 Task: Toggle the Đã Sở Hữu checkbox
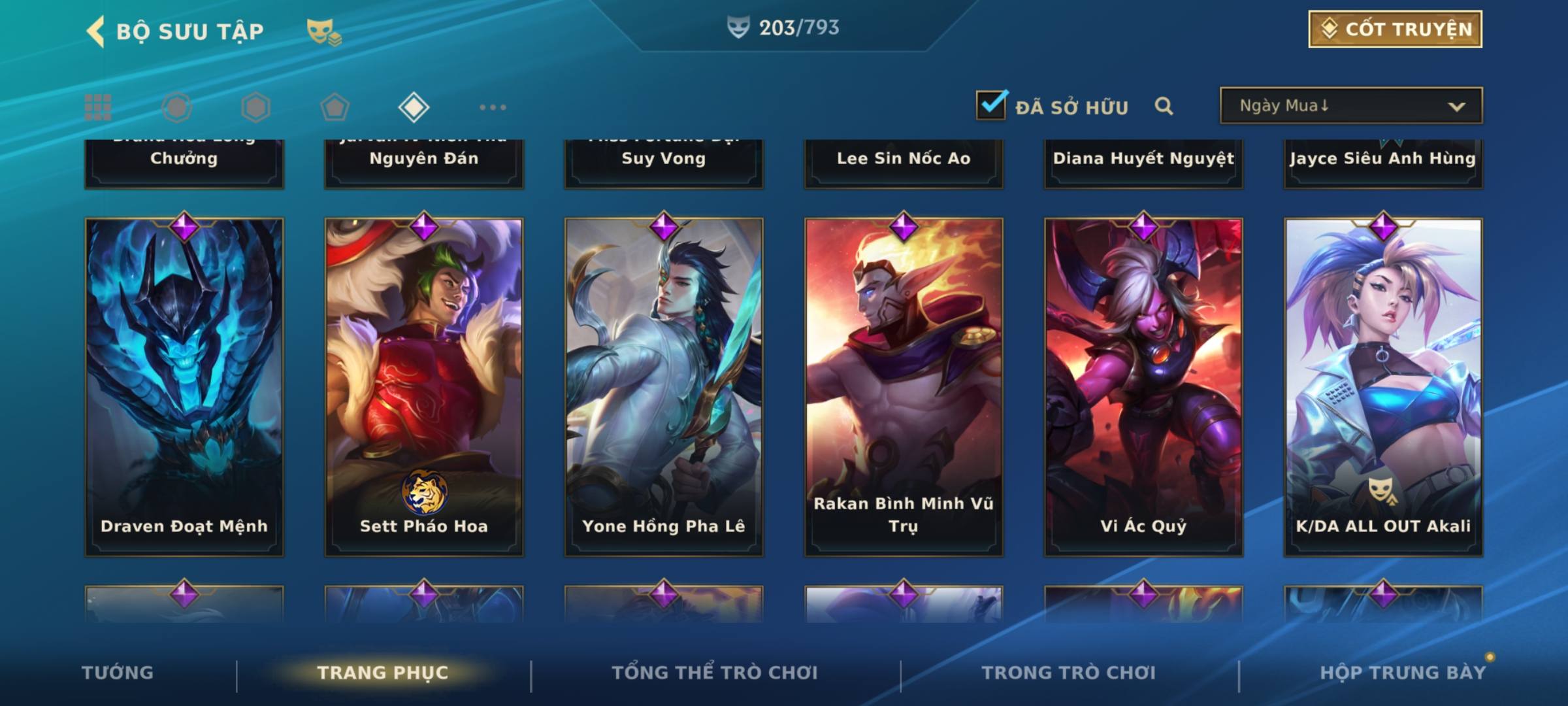[x=991, y=105]
